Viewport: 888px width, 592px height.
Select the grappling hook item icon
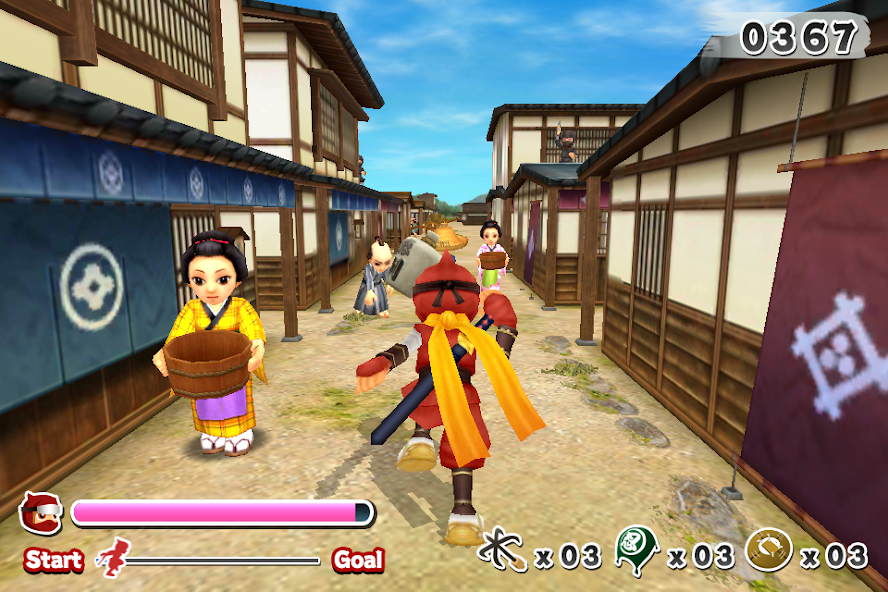click(x=503, y=550)
